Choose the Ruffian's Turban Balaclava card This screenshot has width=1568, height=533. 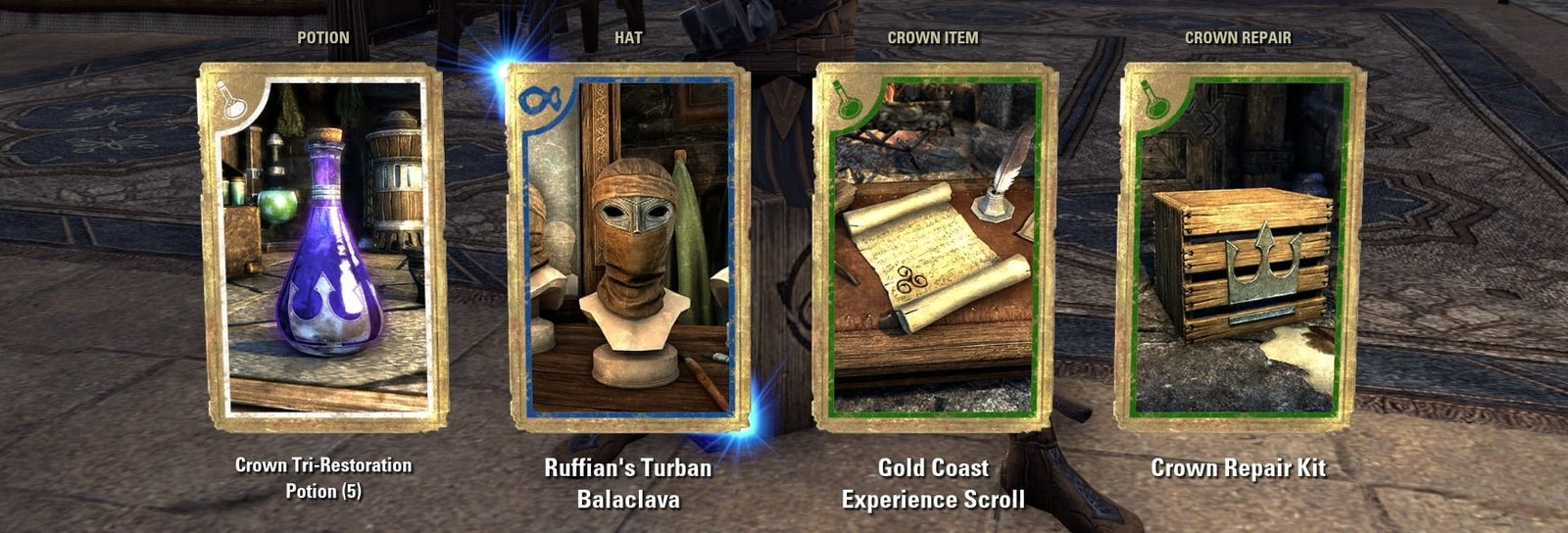click(x=628, y=247)
